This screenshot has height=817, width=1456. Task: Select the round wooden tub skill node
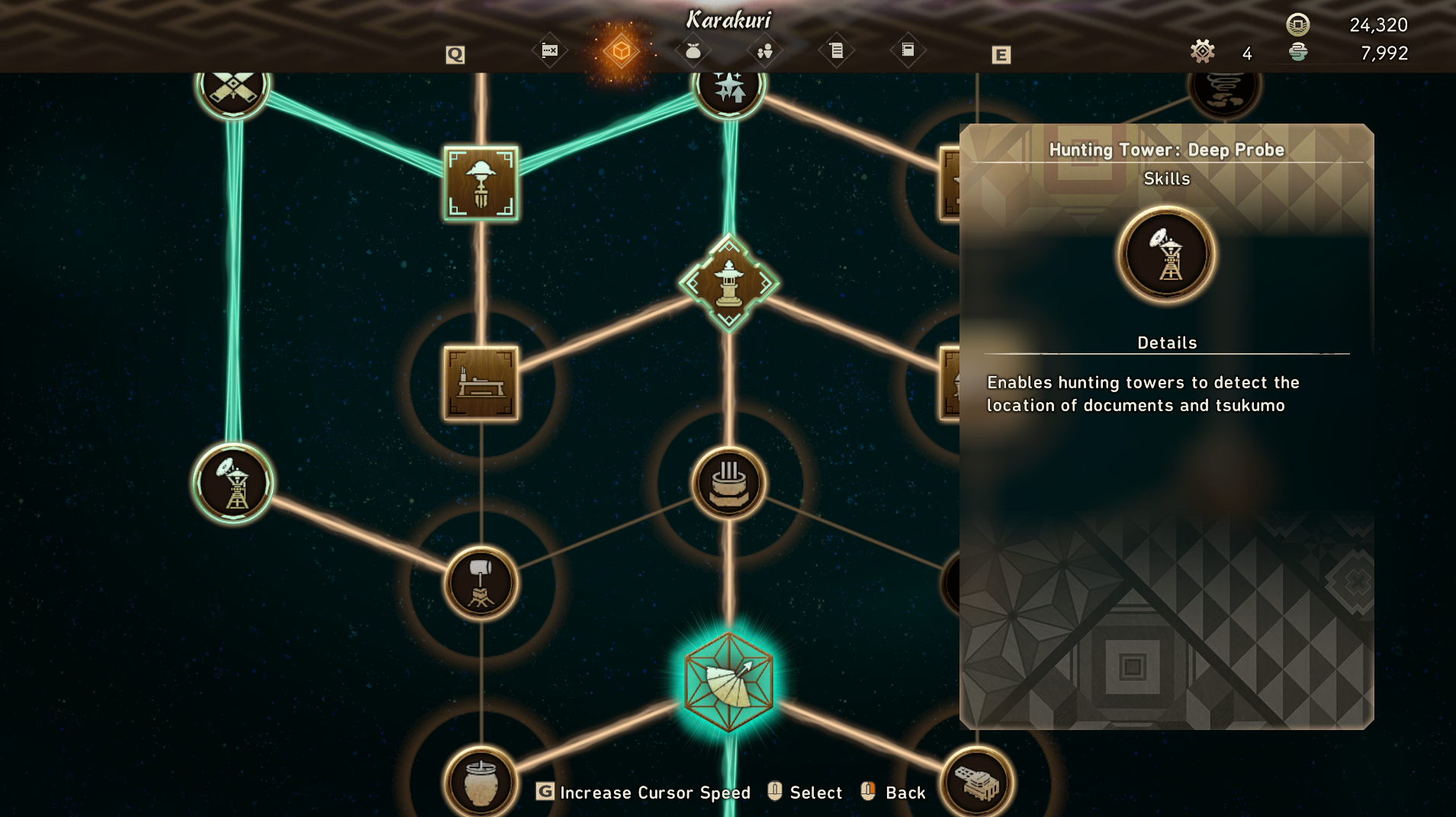pyautogui.click(x=729, y=484)
